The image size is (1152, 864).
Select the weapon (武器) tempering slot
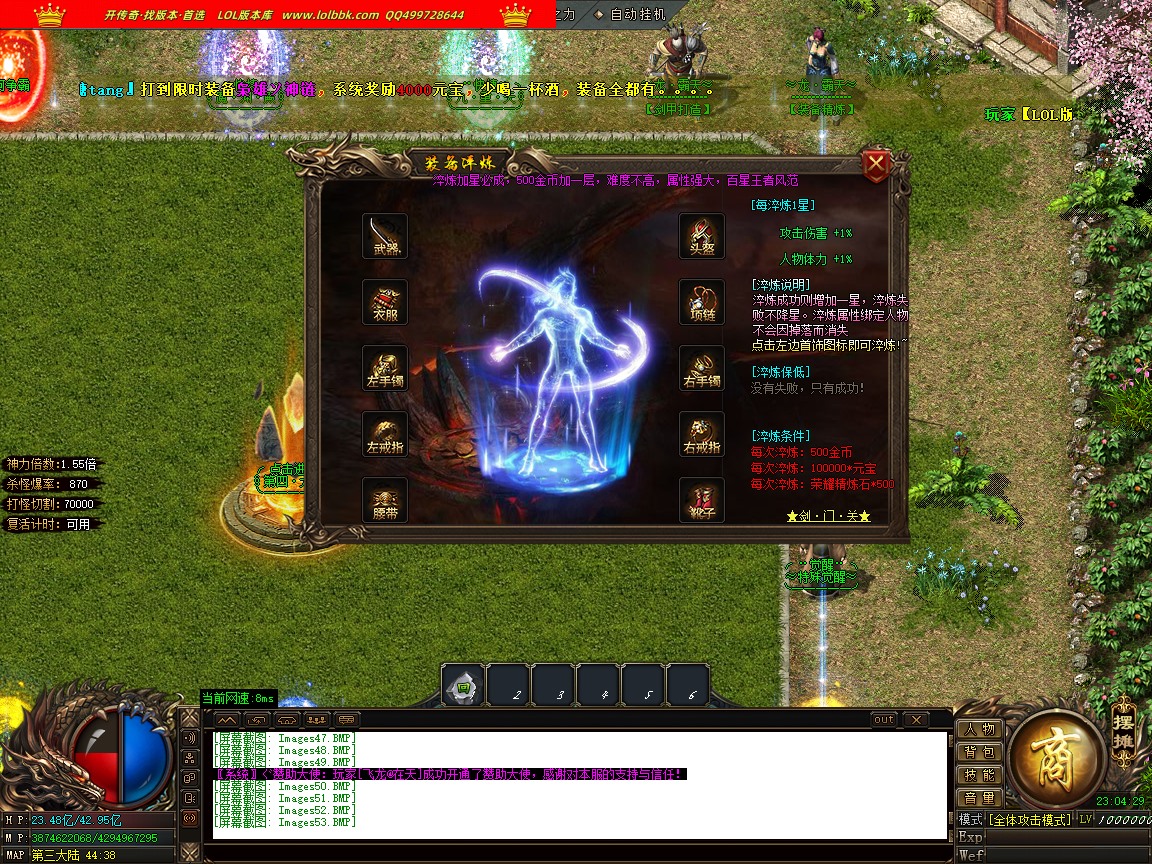pos(385,236)
